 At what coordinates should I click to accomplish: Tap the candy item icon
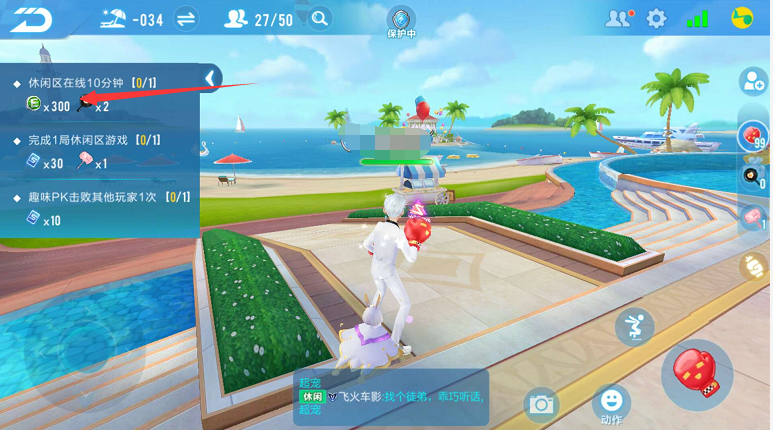pyautogui.click(x=751, y=267)
